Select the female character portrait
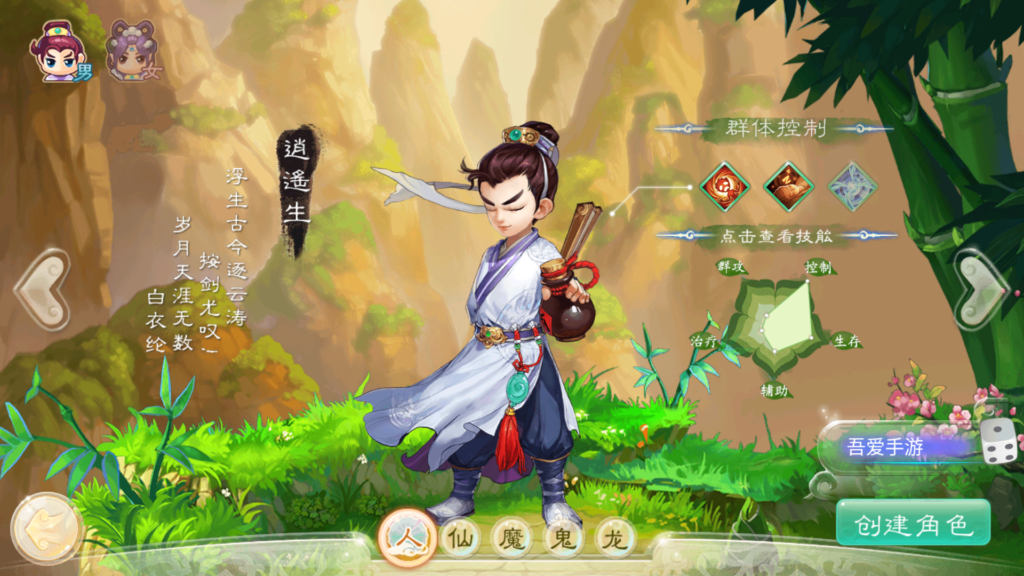 coord(132,51)
